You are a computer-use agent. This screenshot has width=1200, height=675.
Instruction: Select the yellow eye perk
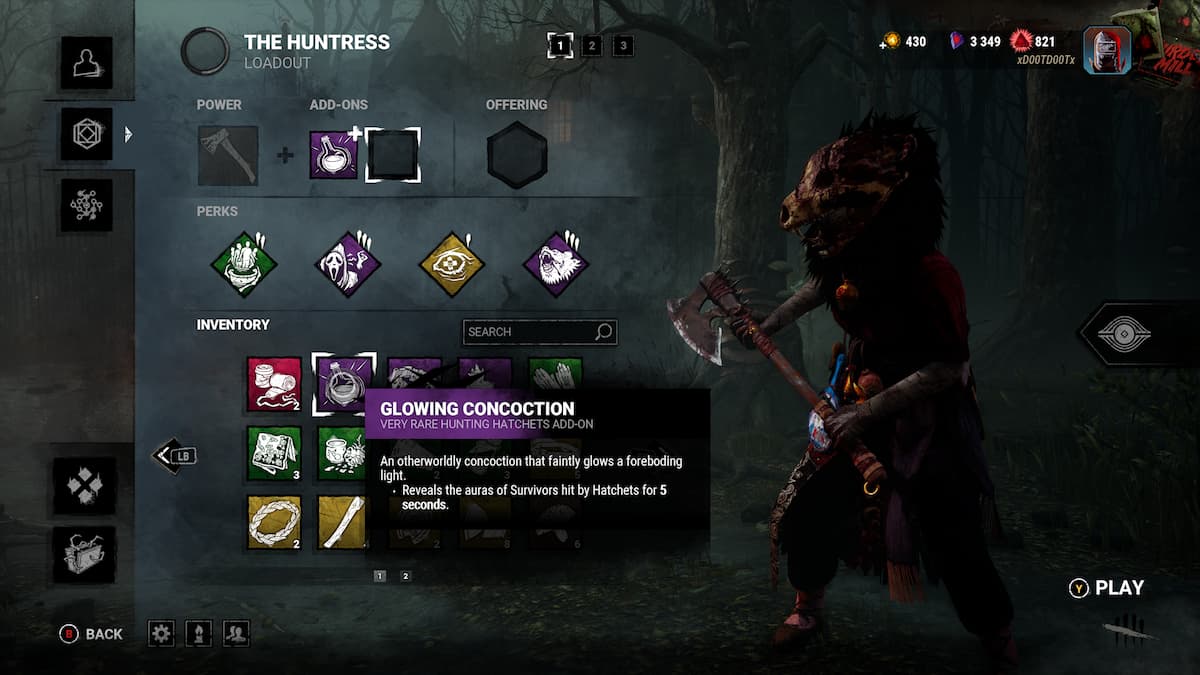[x=451, y=265]
